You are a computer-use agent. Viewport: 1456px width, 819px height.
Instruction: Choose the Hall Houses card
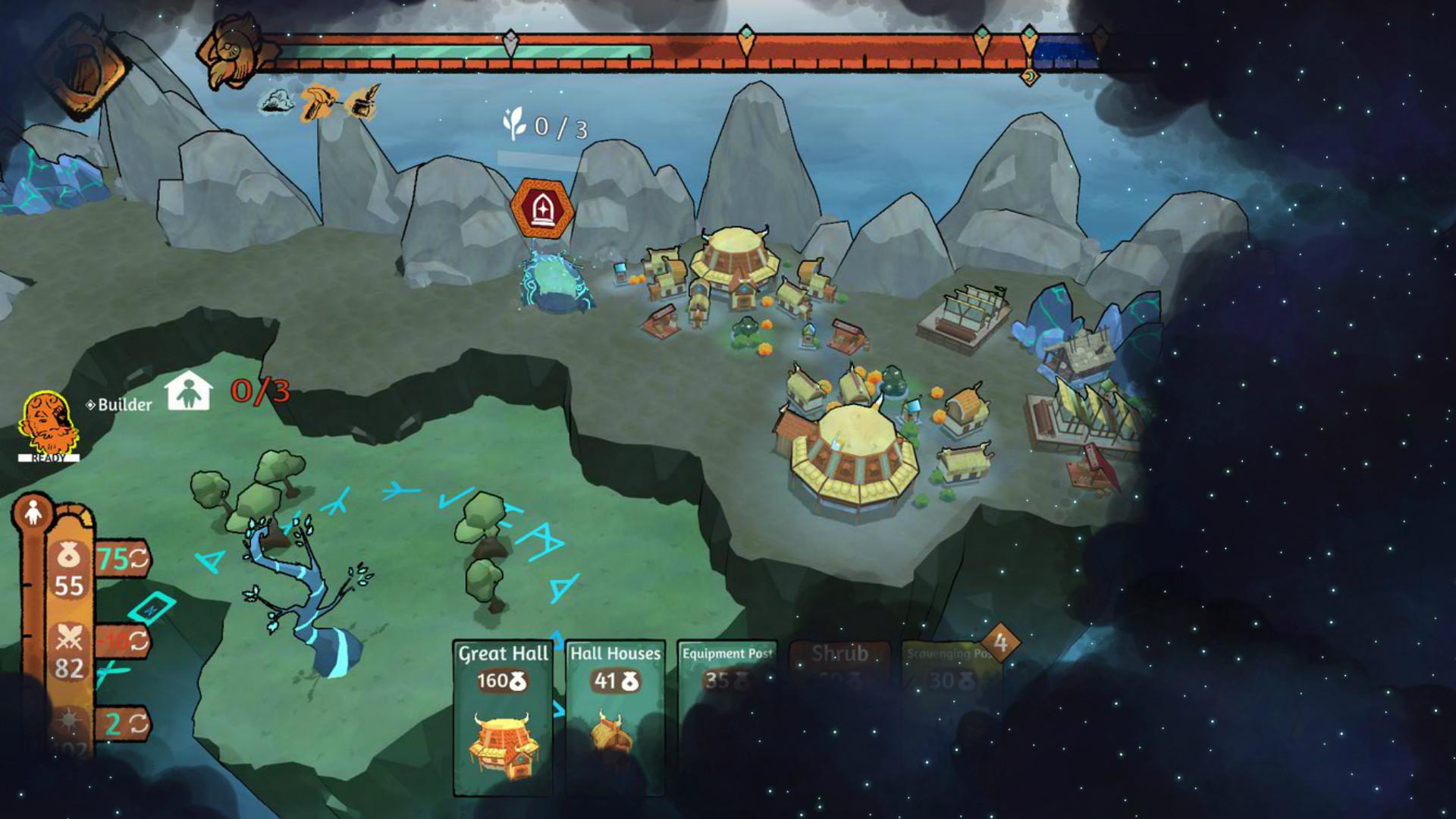tap(615, 717)
